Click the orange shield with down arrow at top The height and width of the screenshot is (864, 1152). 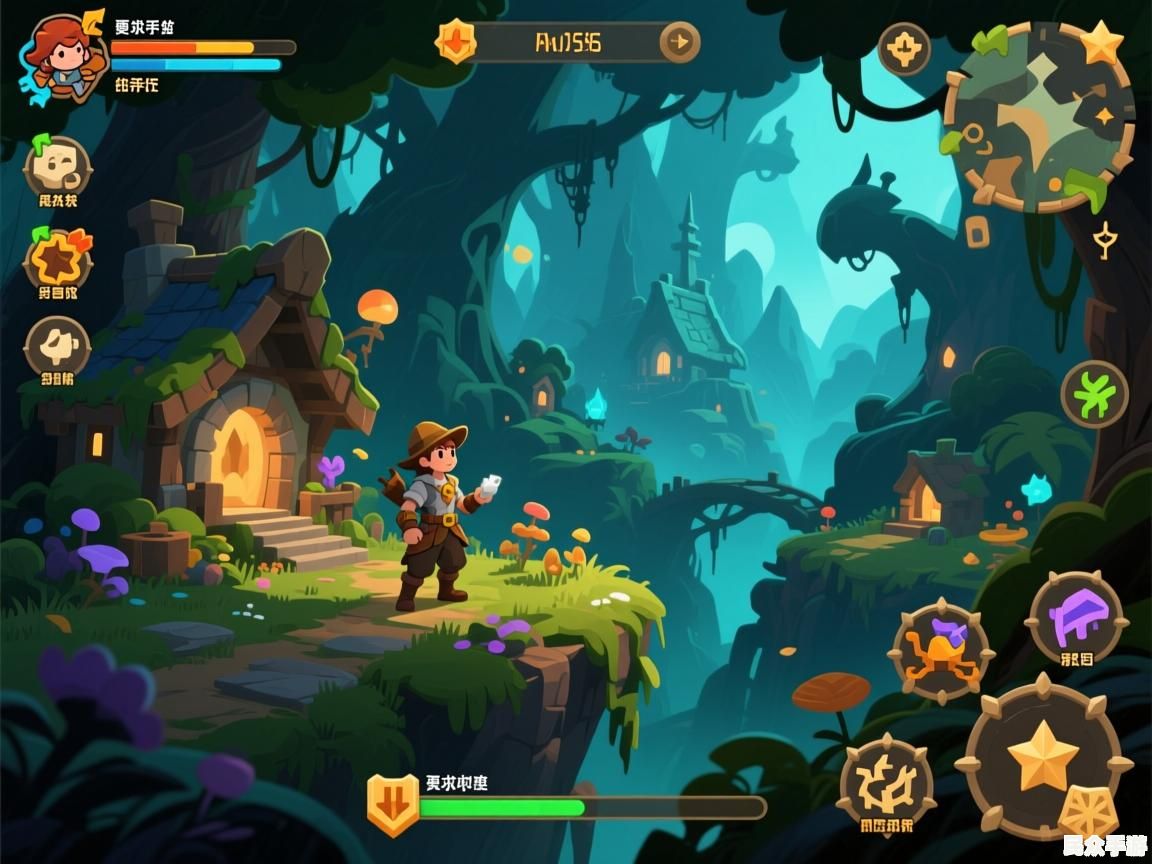456,42
